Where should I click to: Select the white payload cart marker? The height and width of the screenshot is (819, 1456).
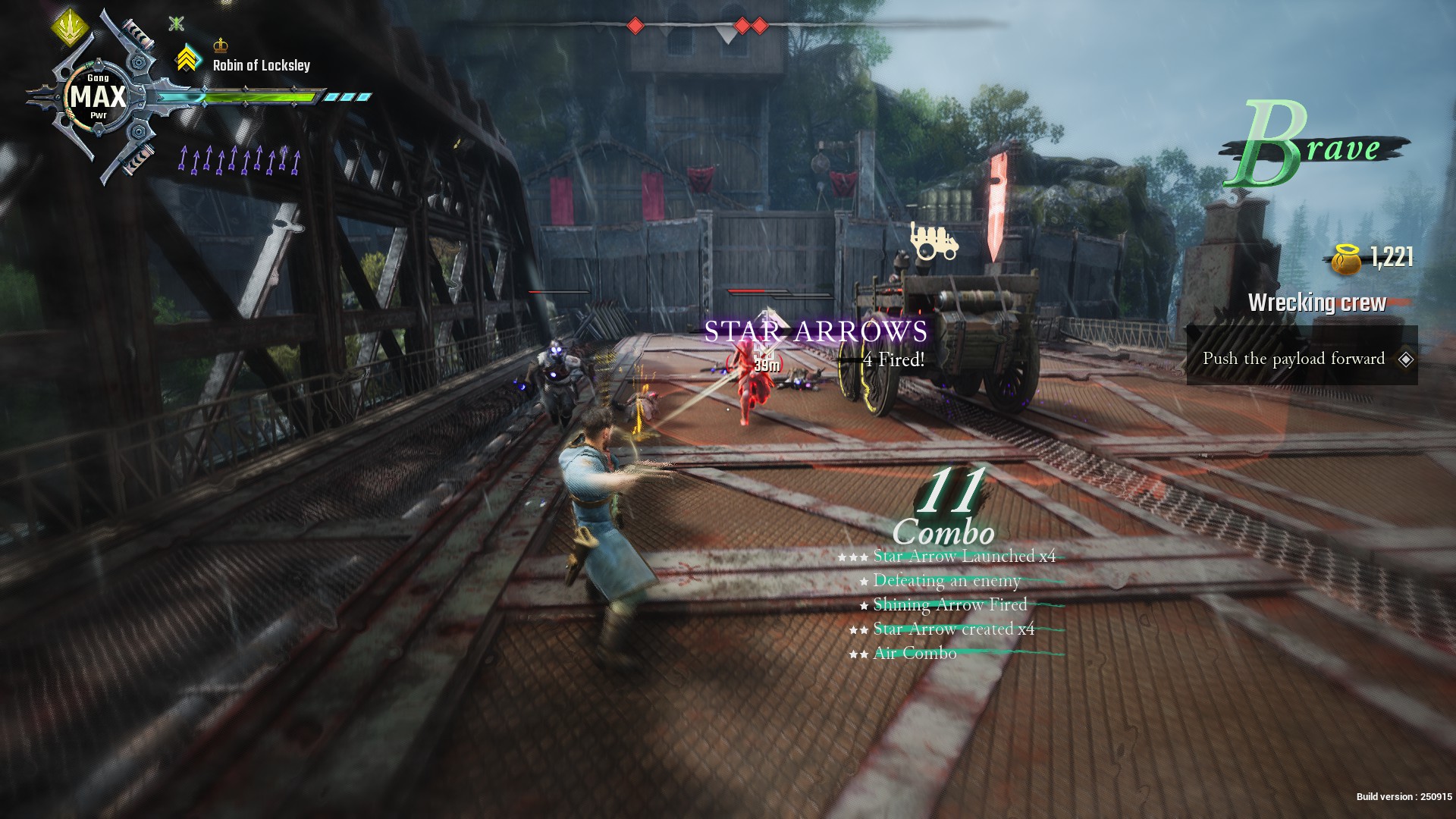[933, 242]
